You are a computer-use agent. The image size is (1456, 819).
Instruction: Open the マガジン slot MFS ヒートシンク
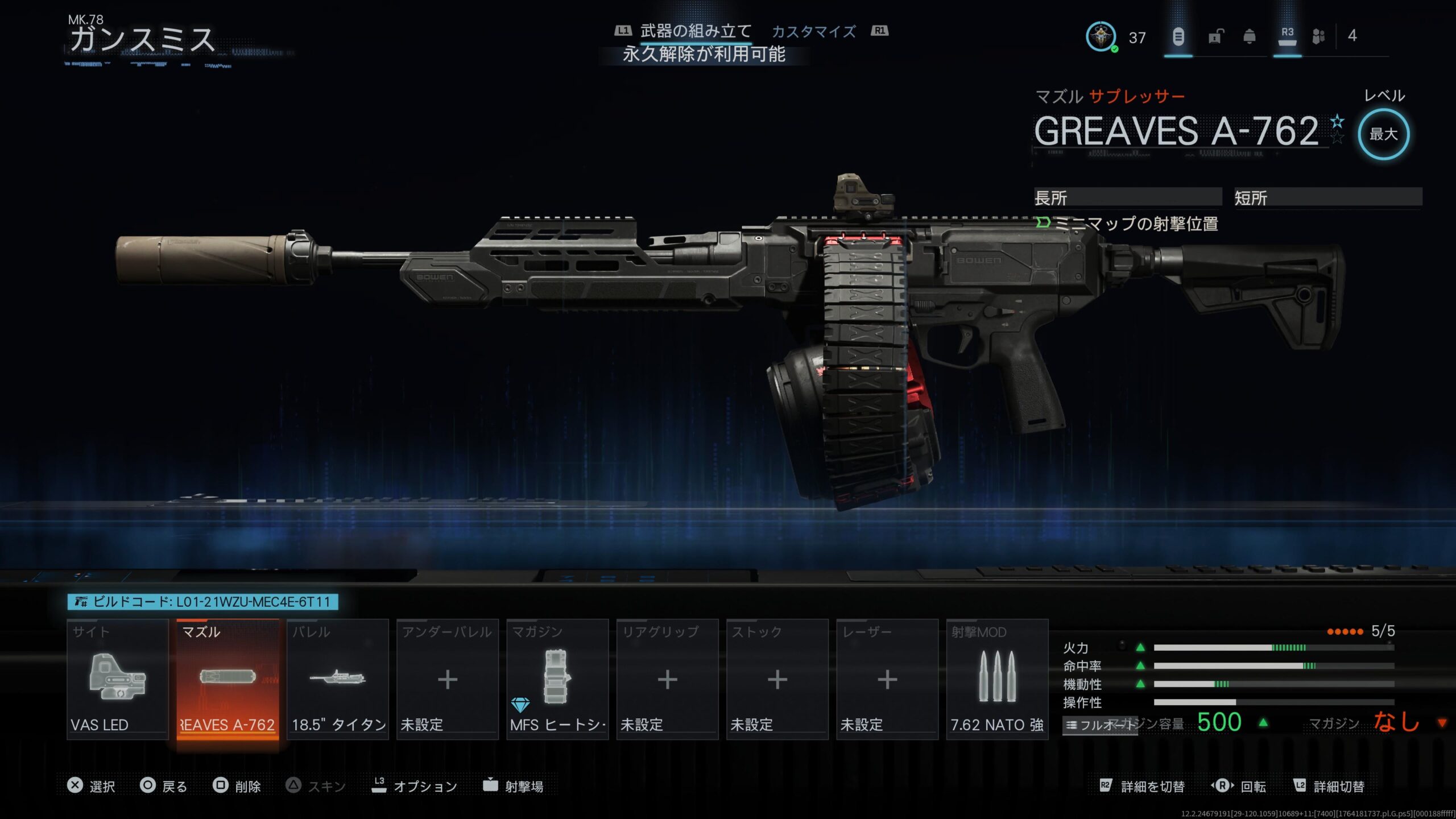(557, 679)
